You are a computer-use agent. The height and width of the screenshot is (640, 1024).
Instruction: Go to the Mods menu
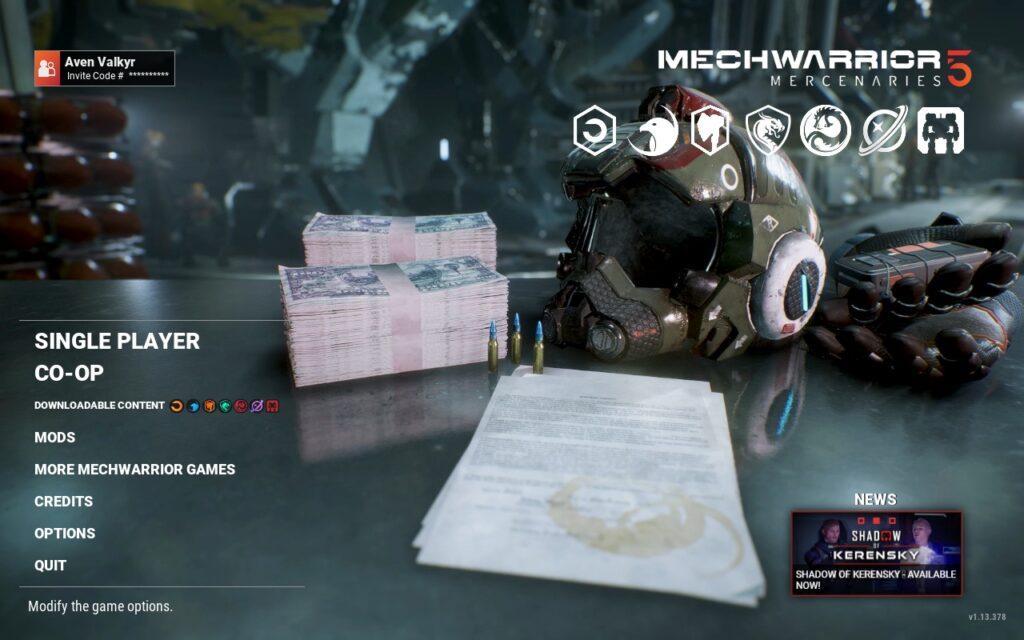point(55,437)
